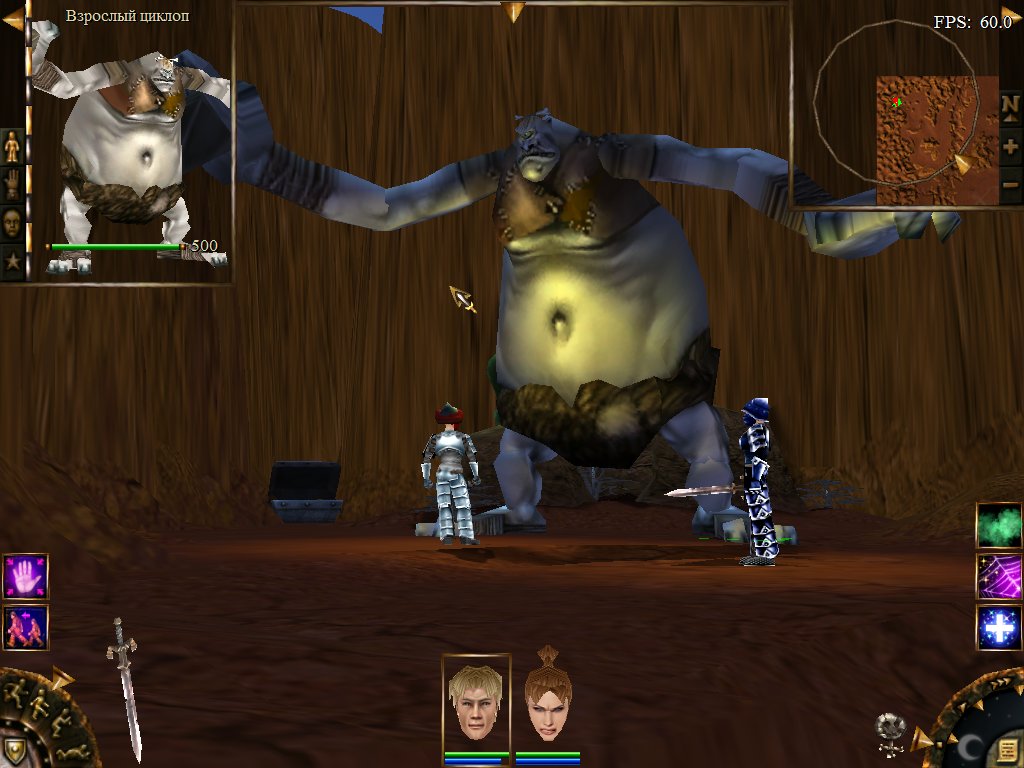This screenshot has width=1024, height=768.
Task: Cast the pink hand spell
Action: pos(25,576)
